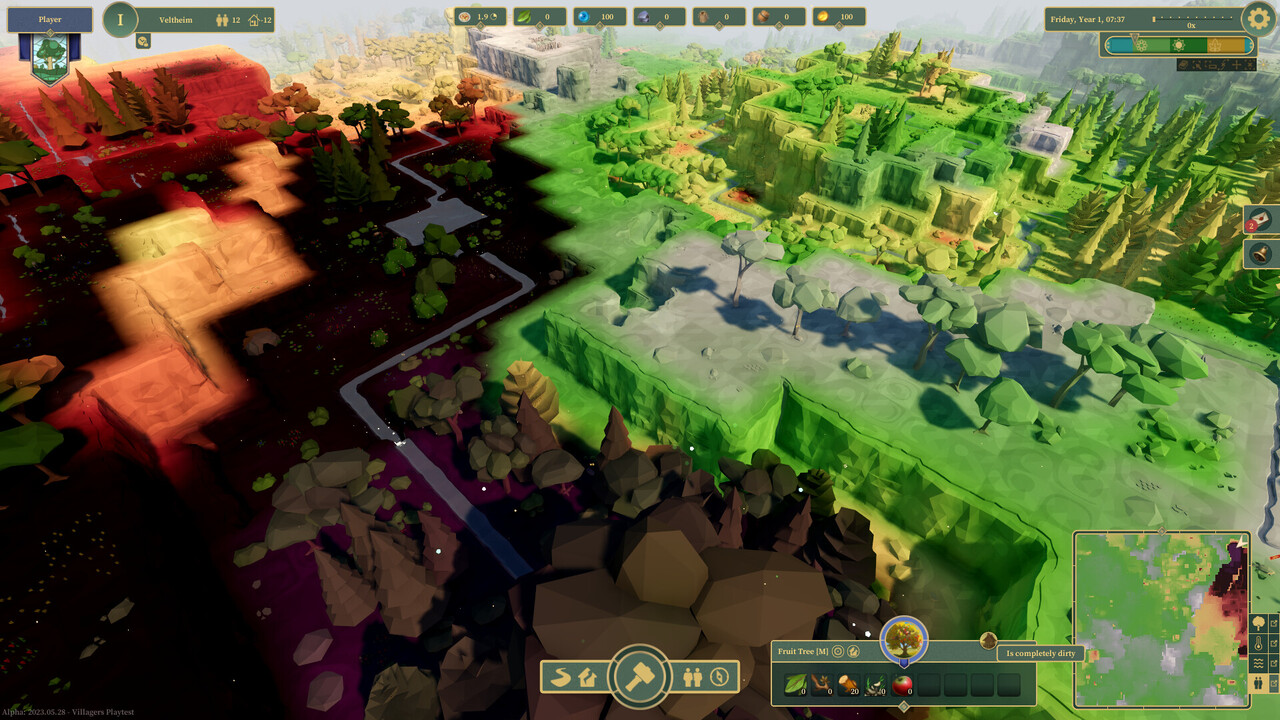Open the house construction menu
This screenshot has height=720, width=1280.
(587, 677)
